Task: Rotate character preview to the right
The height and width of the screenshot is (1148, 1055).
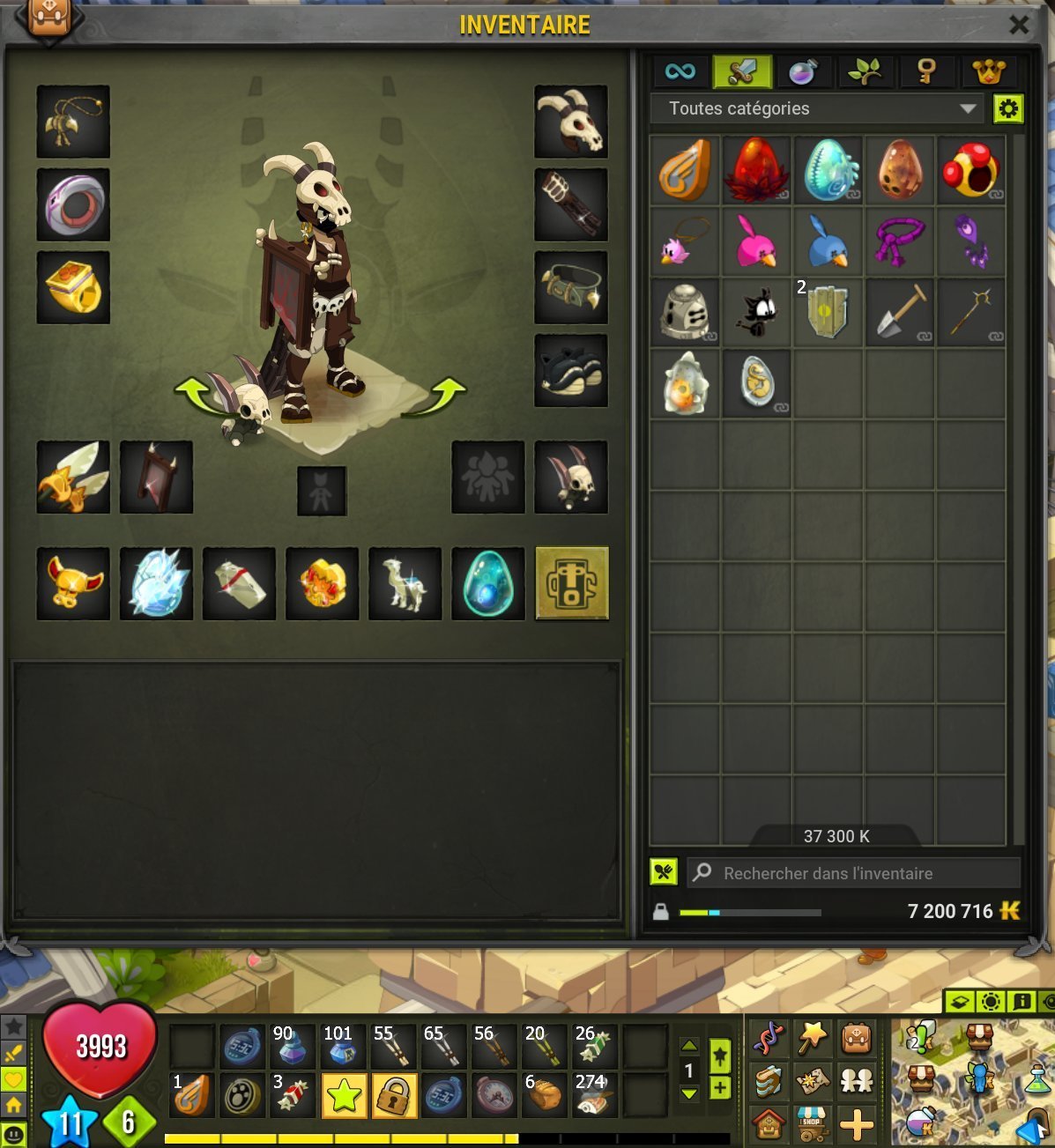Action: (x=437, y=396)
